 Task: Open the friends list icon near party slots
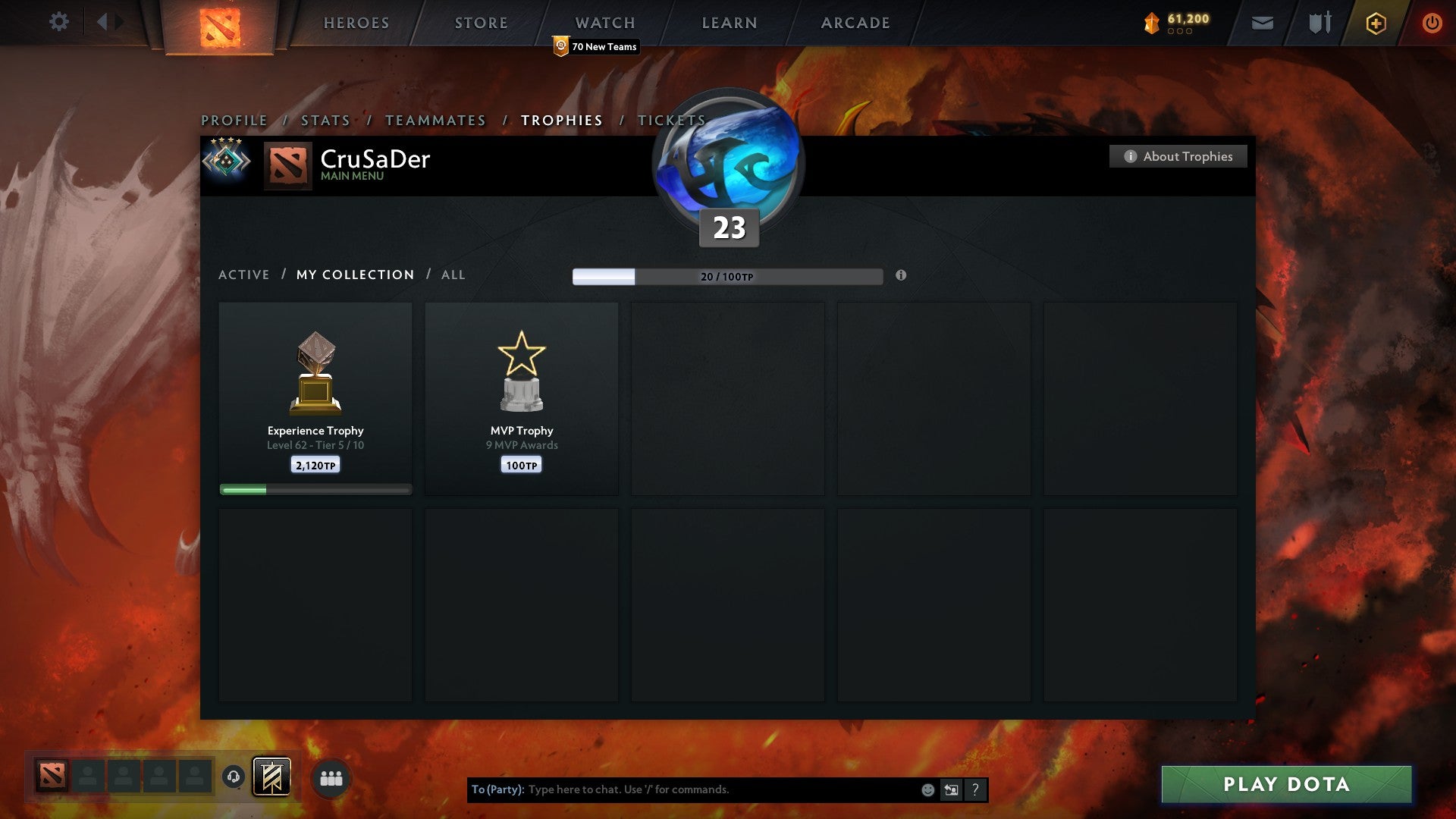(x=331, y=777)
